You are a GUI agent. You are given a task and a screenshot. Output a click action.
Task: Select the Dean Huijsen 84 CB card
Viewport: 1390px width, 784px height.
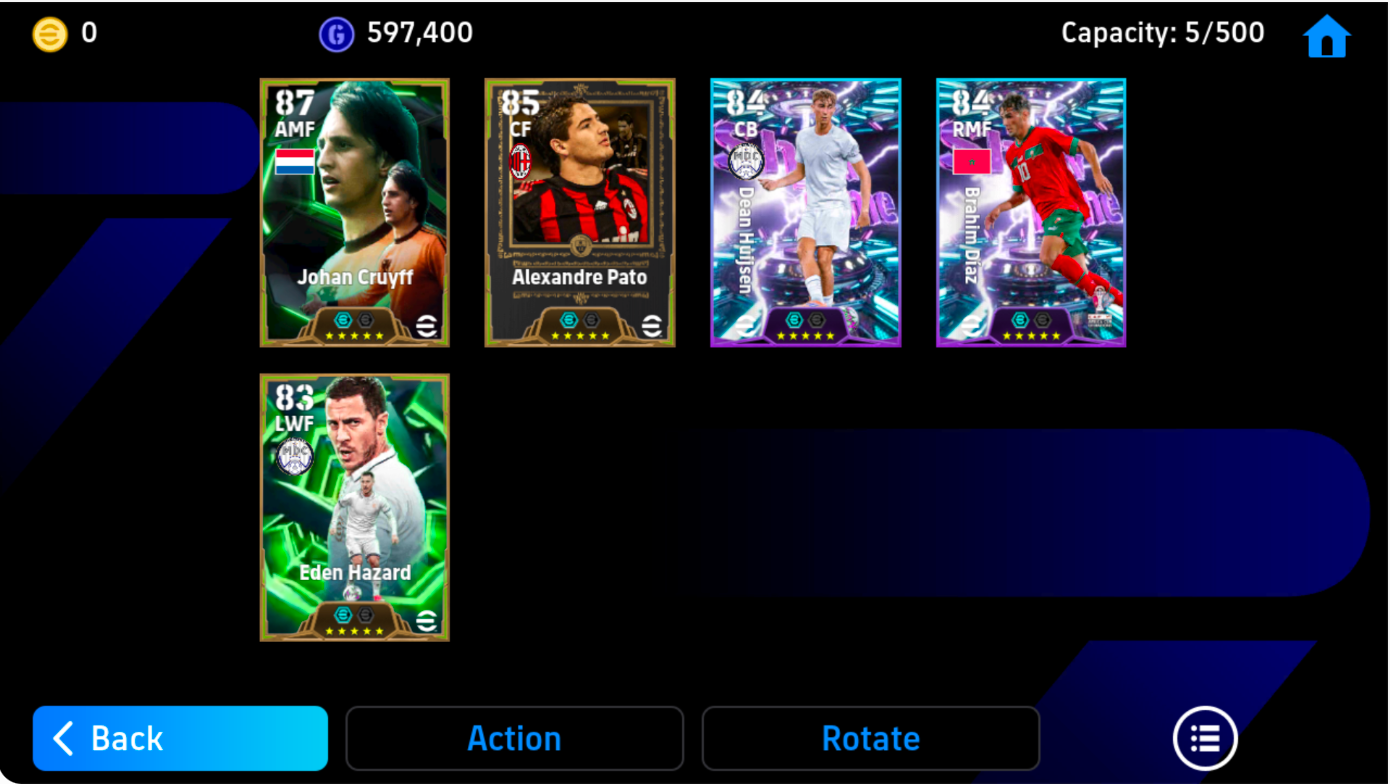pyautogui.click(x=805, y=212)
